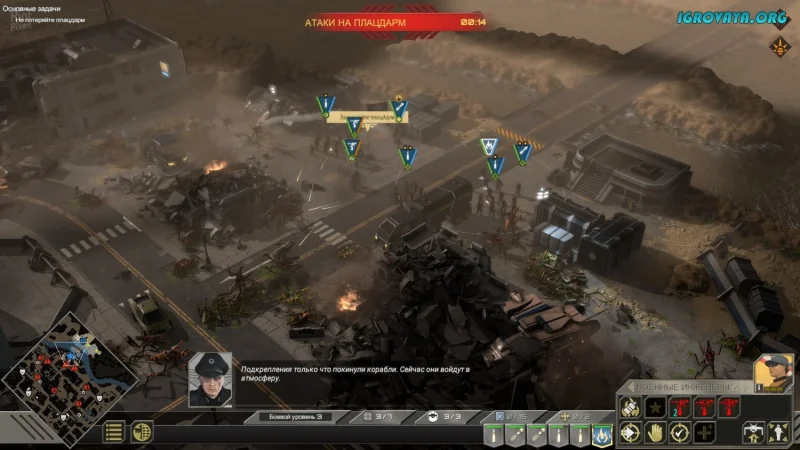Open the globe map button
The height and width of the screenshot is (450, 800).
click(x=142, y=432)
